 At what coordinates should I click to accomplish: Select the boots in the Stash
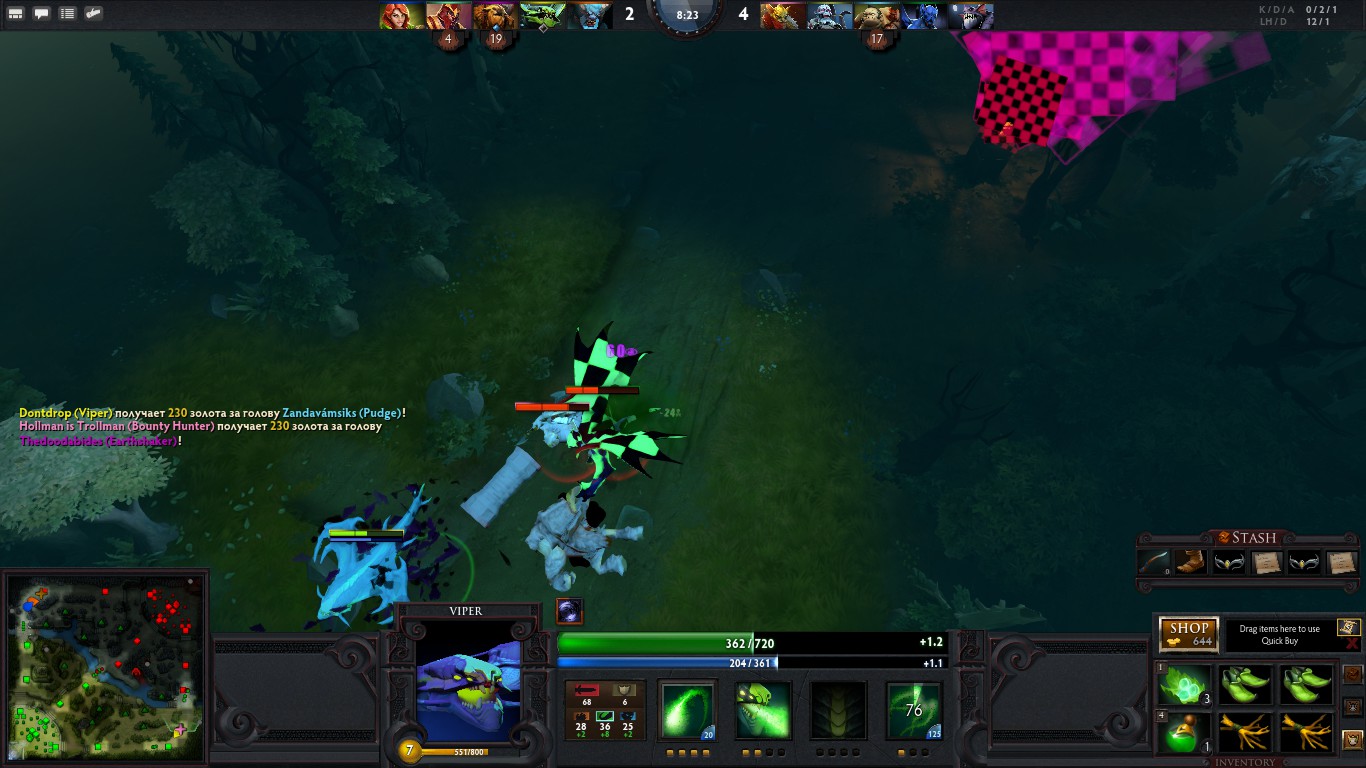tap(1188, 562)
